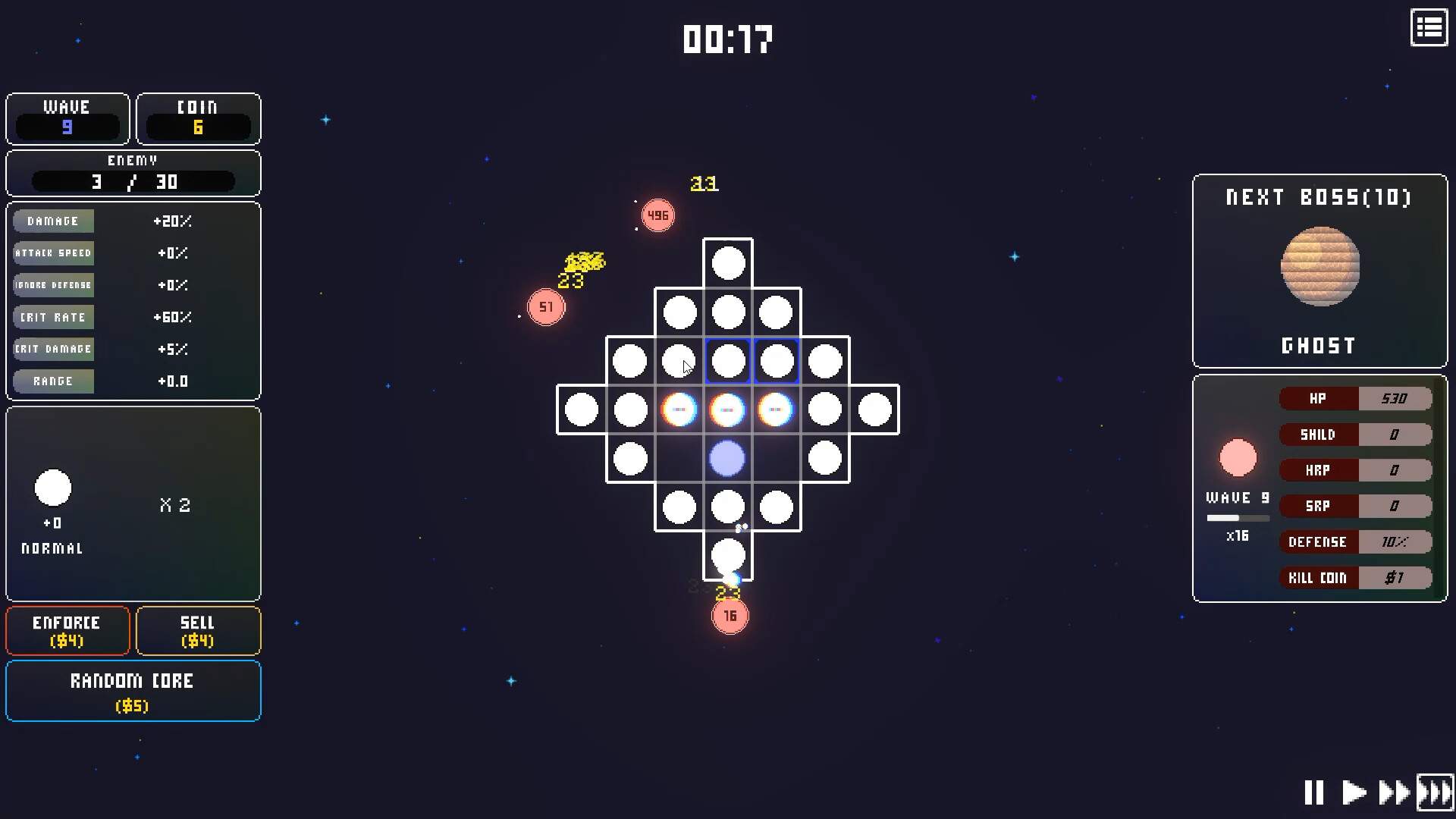1456x819 pixels.
Task: Toggle the Attack Speed stat badge
Action: 53,253
